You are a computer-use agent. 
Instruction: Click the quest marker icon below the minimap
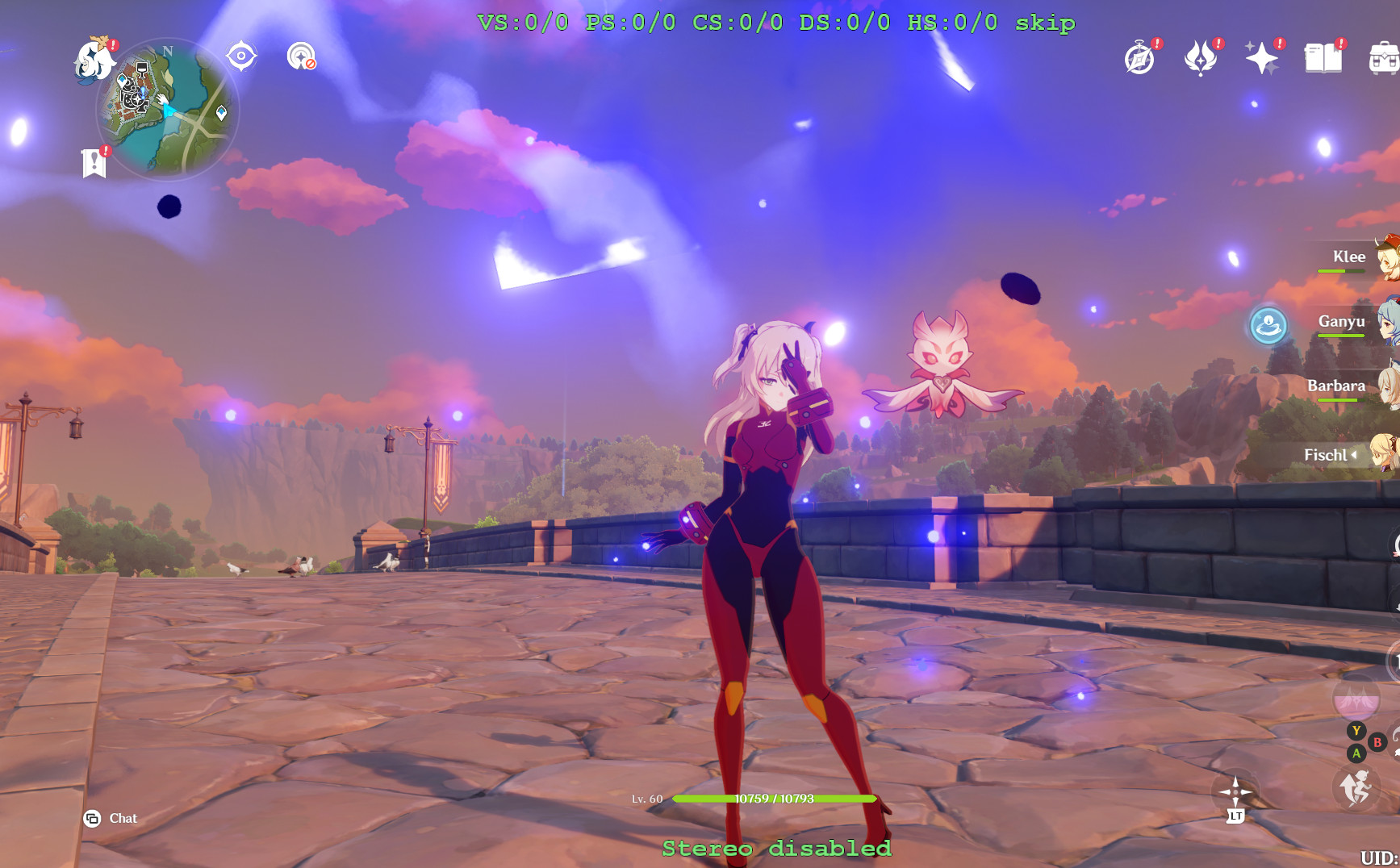pos(96,160)
